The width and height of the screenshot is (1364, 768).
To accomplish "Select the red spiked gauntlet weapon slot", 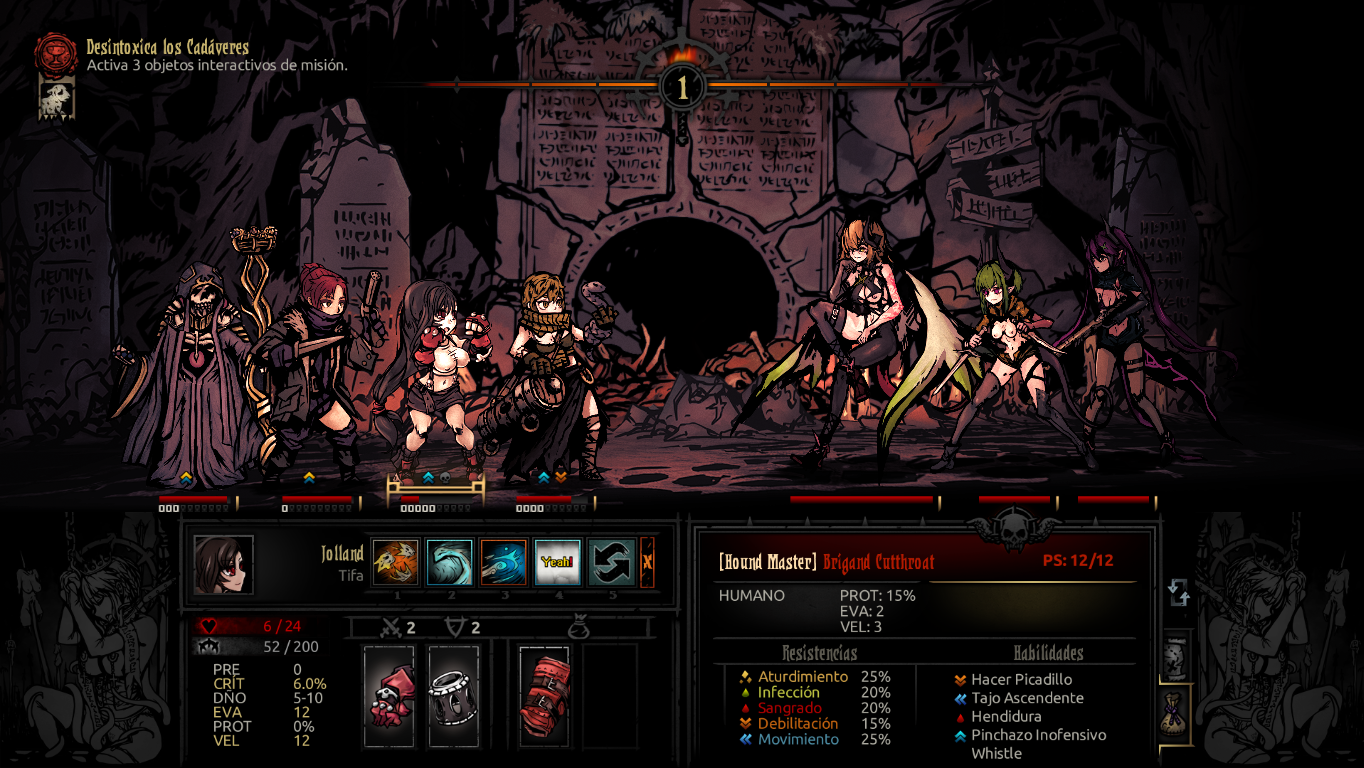I will tap(388, 695).
